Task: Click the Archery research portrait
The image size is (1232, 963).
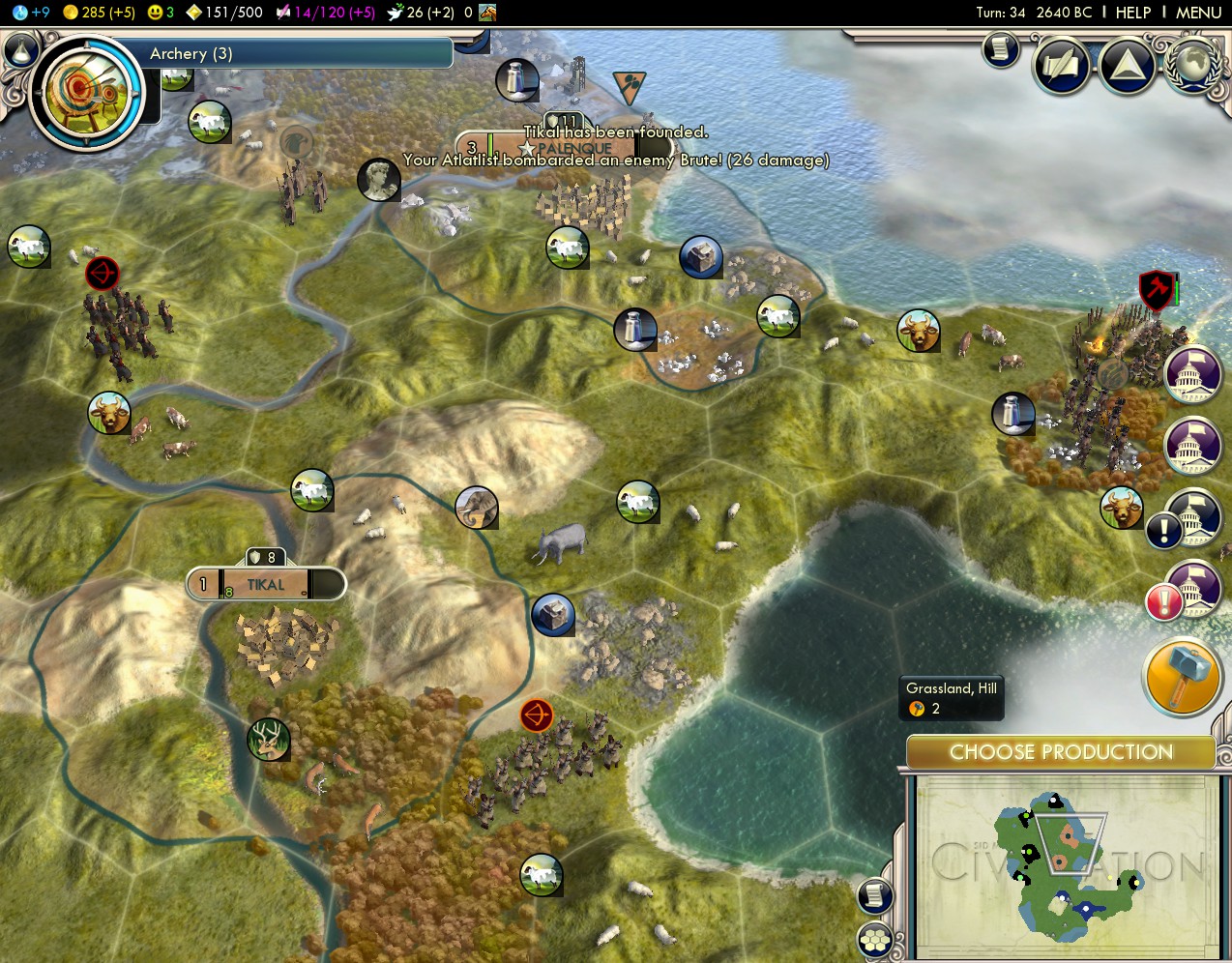Action: (x=87, y=94)
